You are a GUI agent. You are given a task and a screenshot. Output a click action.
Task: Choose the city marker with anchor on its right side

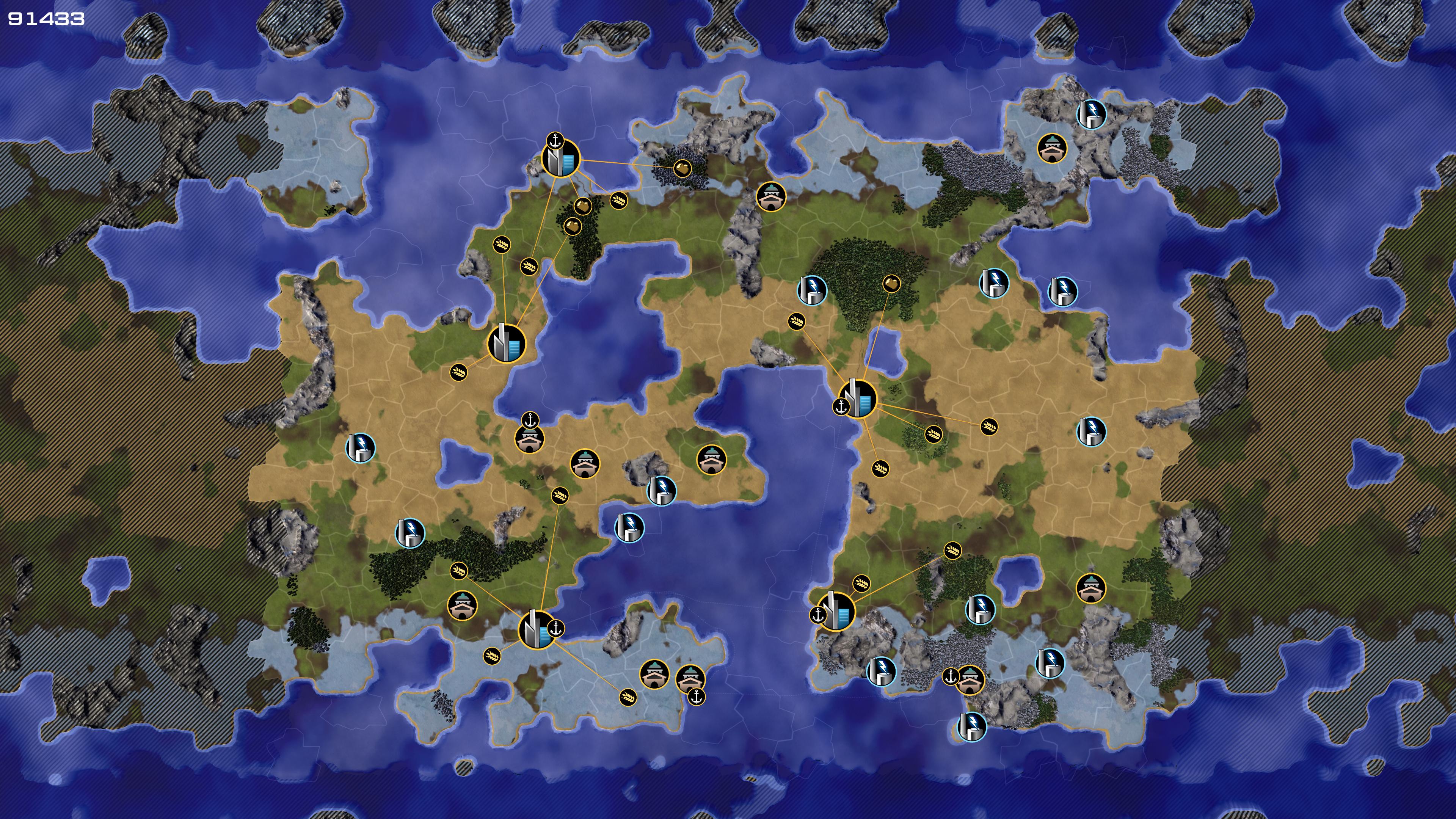(536, 630)
